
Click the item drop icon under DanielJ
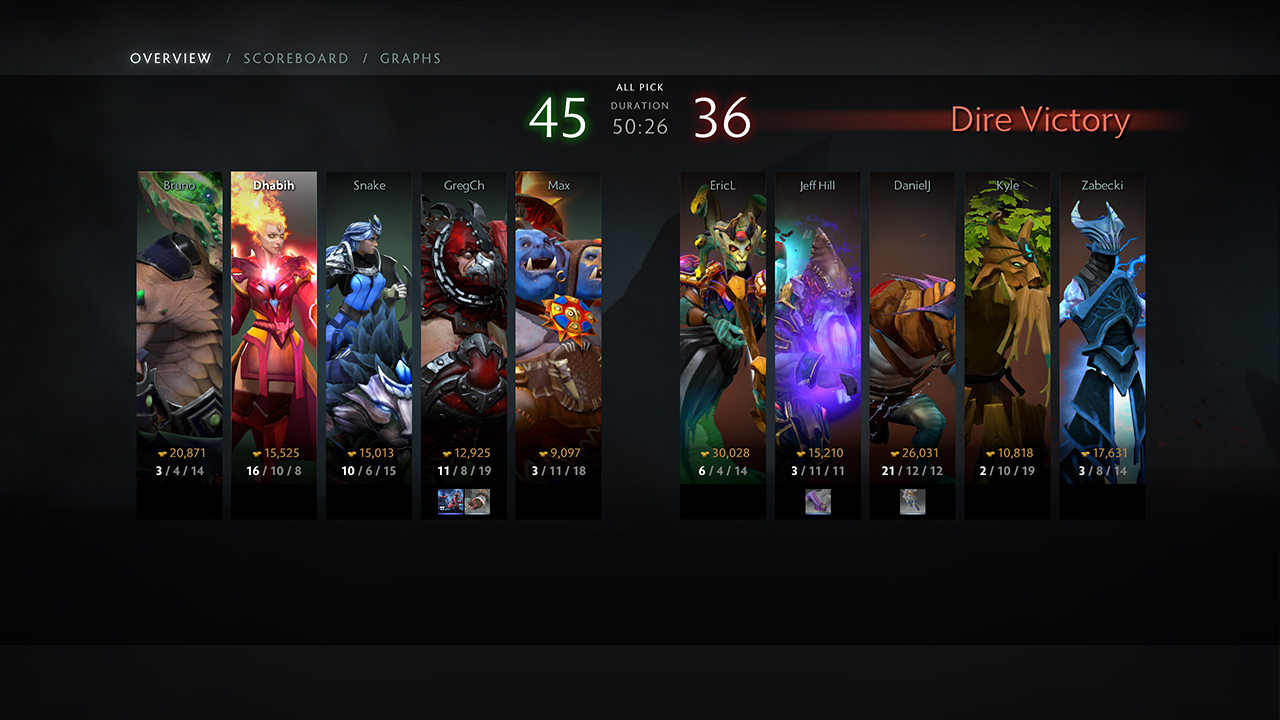(x=912, y=502)
